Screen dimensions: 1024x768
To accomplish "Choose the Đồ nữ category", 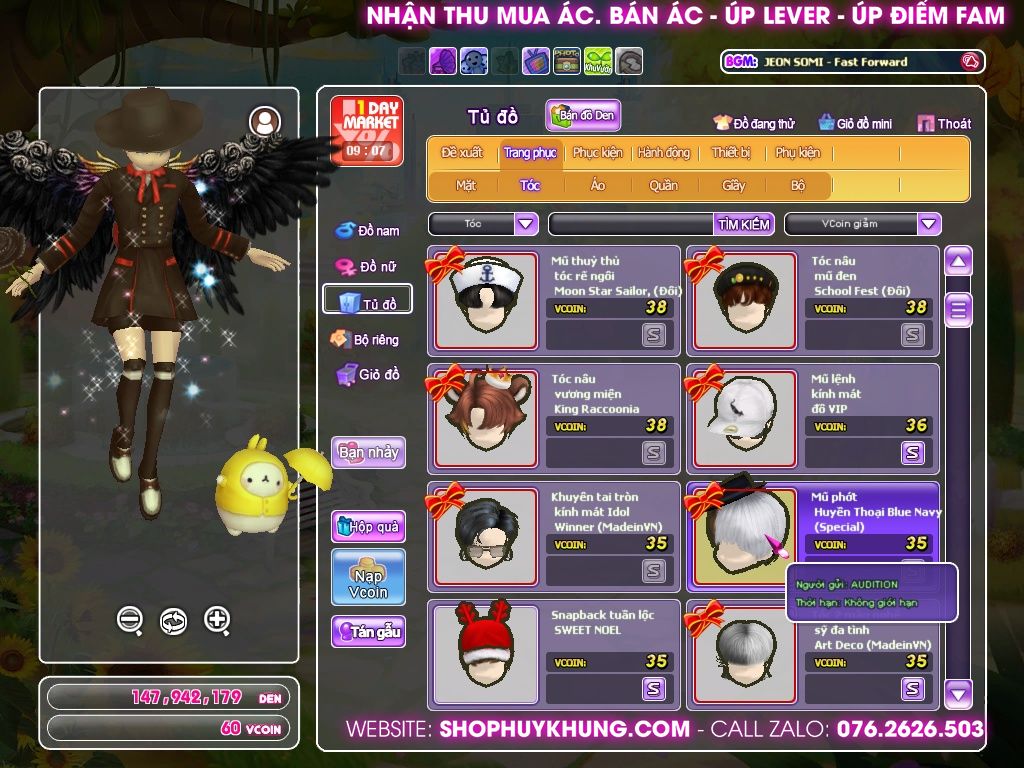I will coord(367,267).
